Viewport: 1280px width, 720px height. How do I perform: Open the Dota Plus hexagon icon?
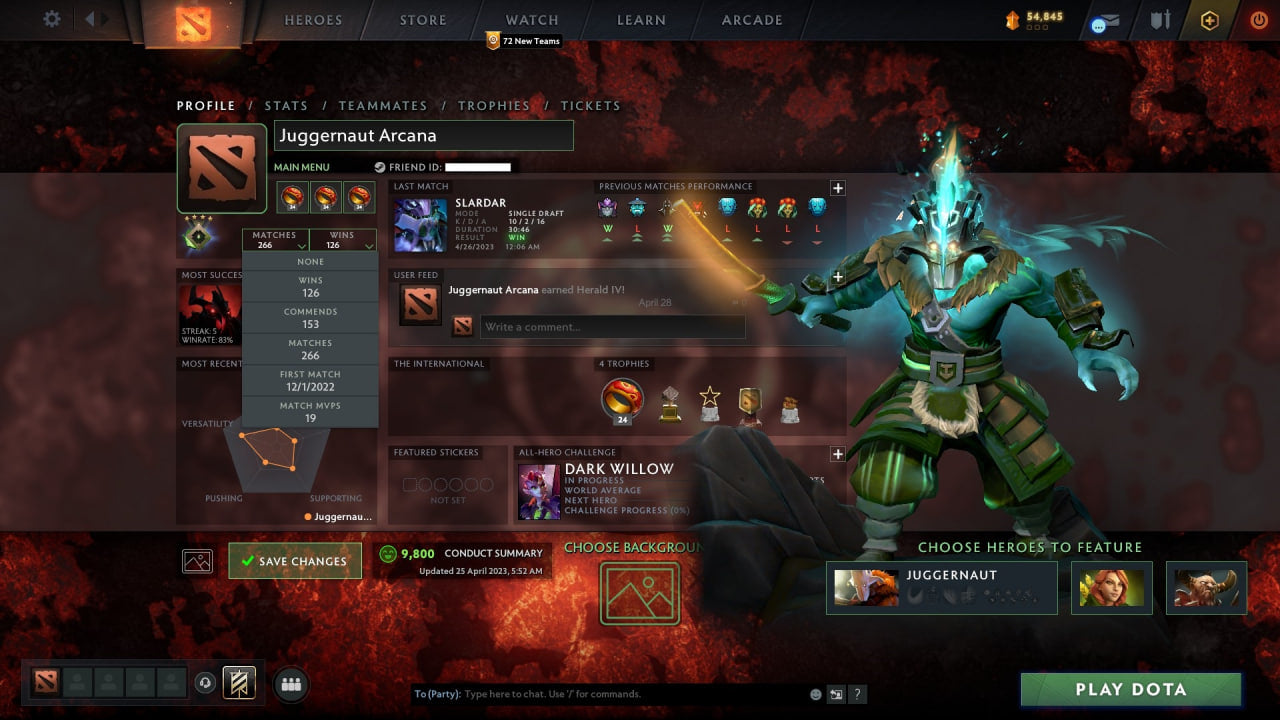(1208, 19)
